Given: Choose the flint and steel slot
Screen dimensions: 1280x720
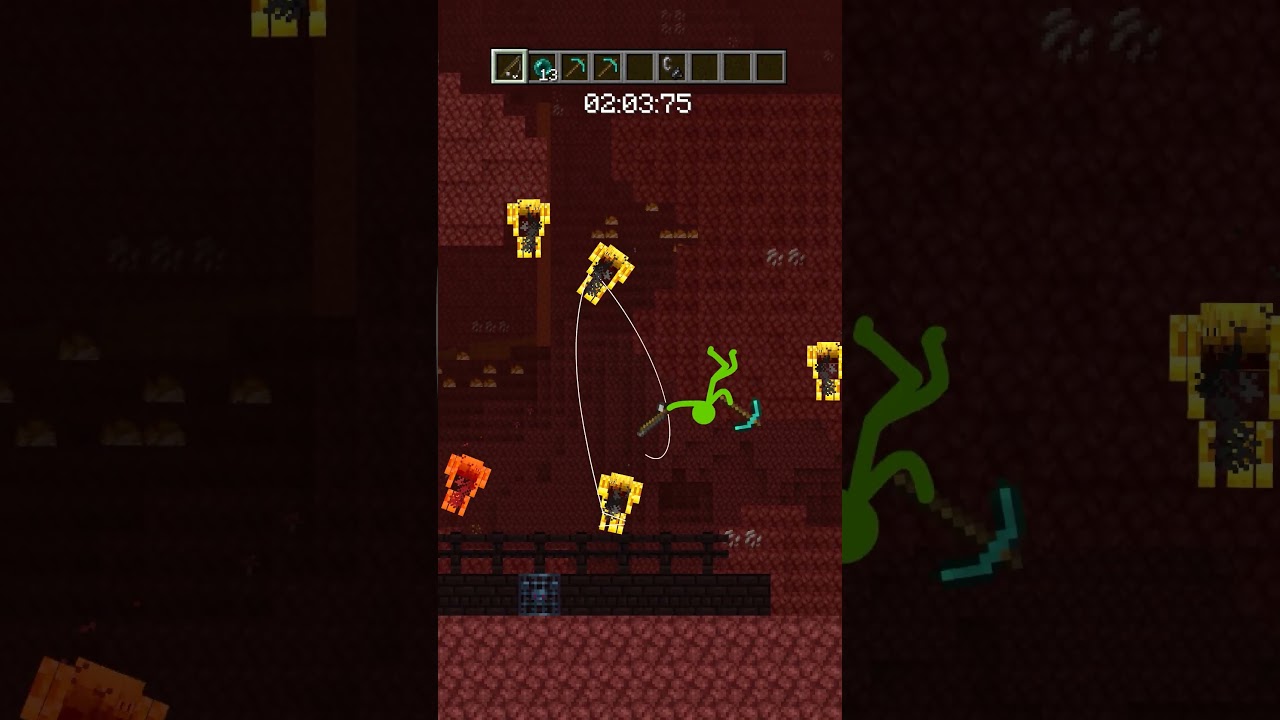Looking at the screenshot, I should (x=671, y=67).
